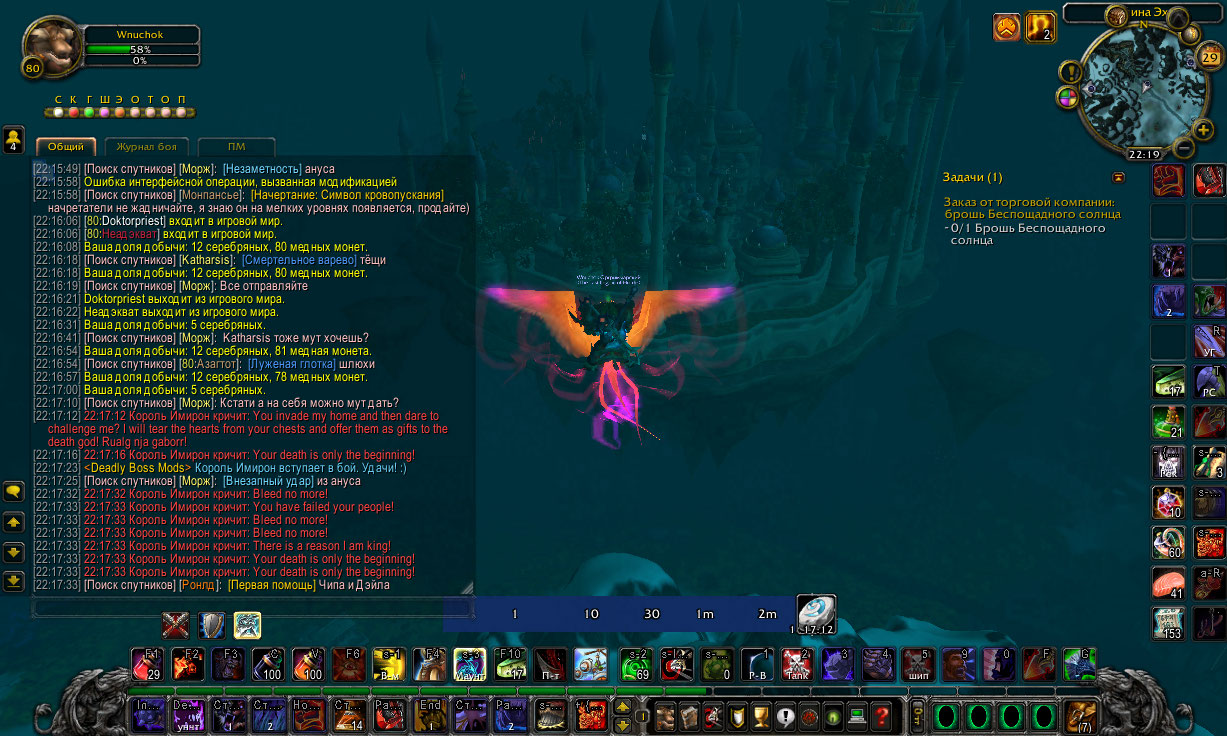Select the shield stance icon

point(211,626)
